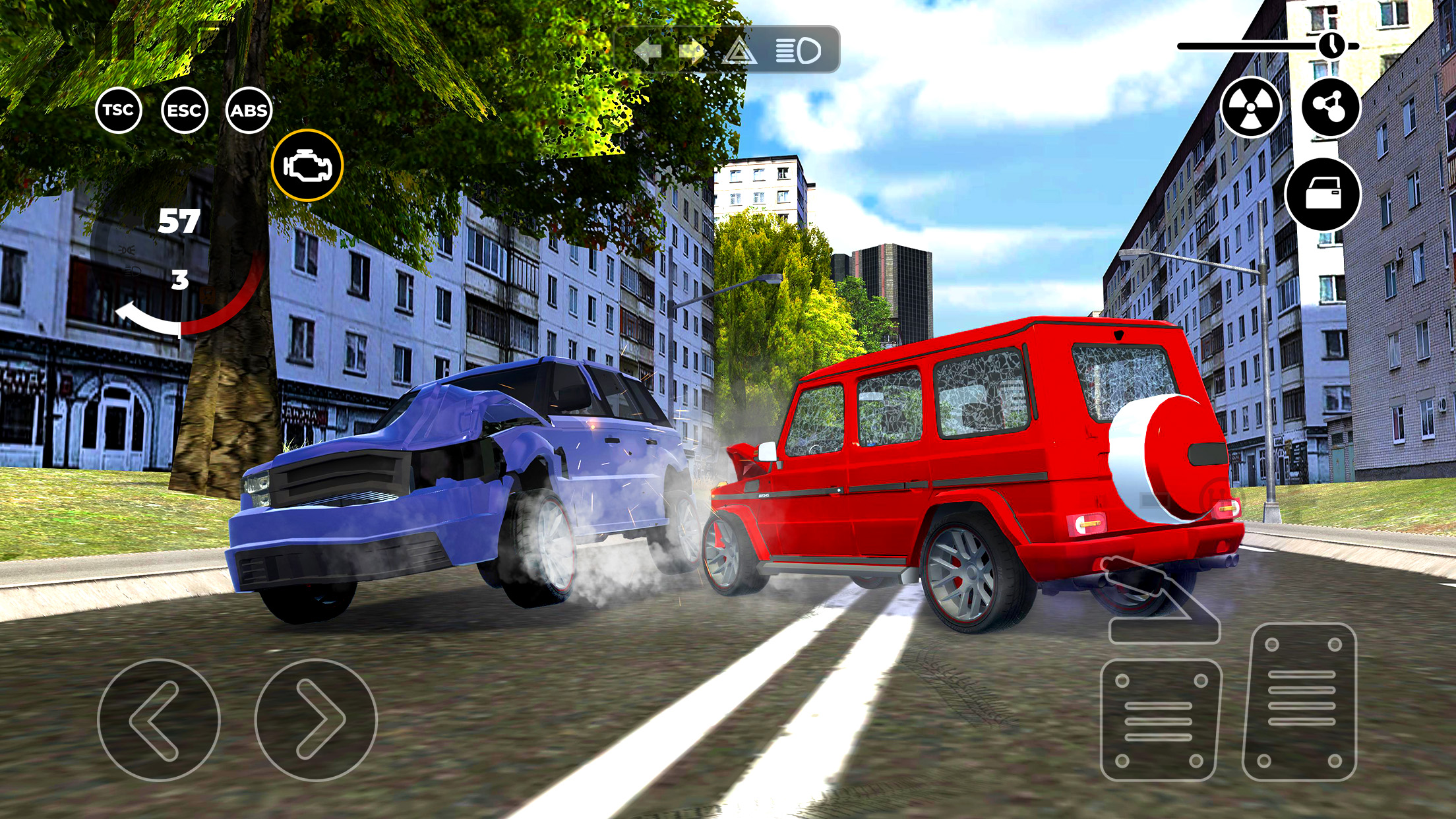Toggle the TSC traction control
Screen dimensions: 1456x819
pyautogui.click(x=117, y=111)
